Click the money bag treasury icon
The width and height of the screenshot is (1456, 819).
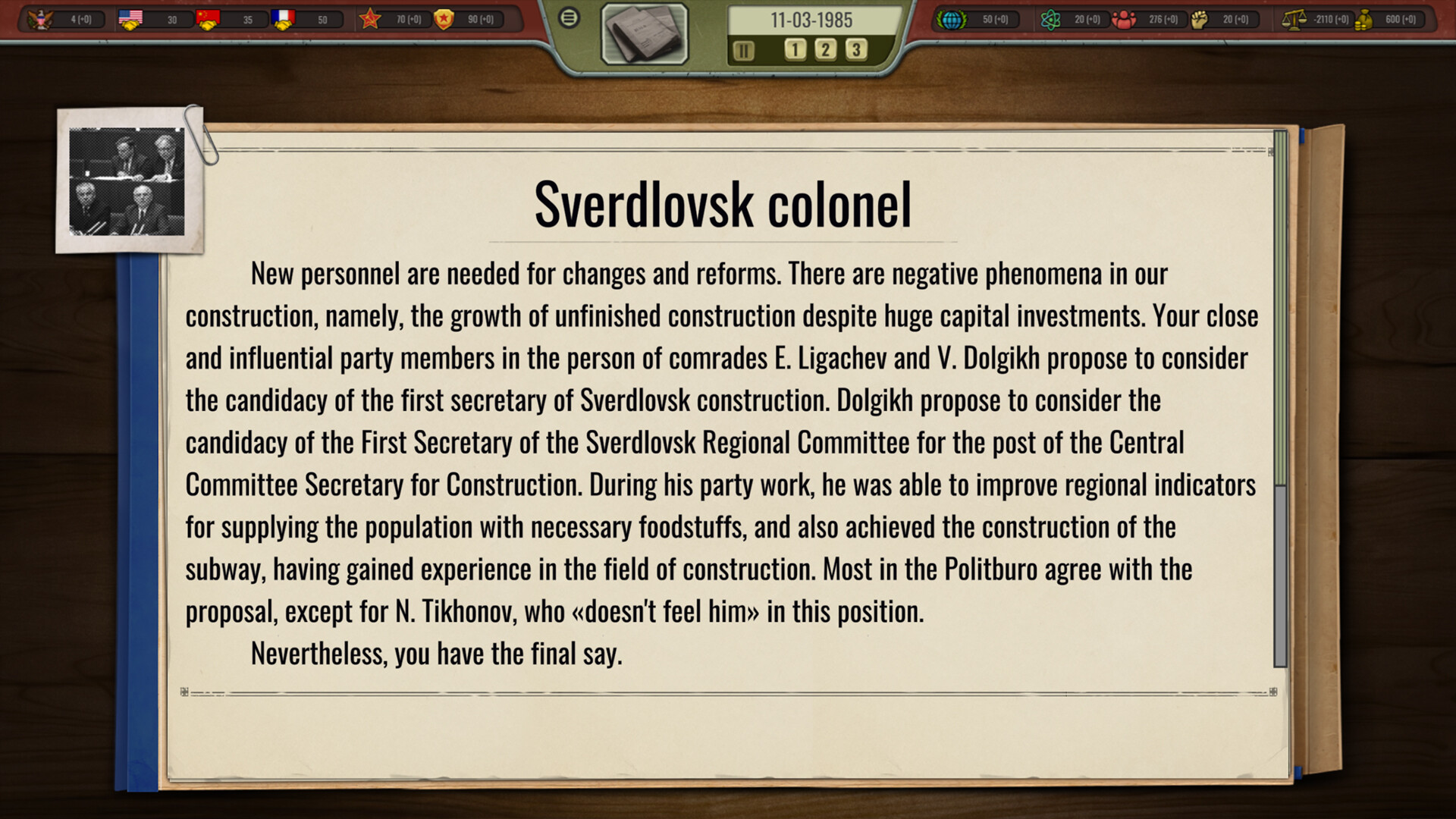point(1365,21)
